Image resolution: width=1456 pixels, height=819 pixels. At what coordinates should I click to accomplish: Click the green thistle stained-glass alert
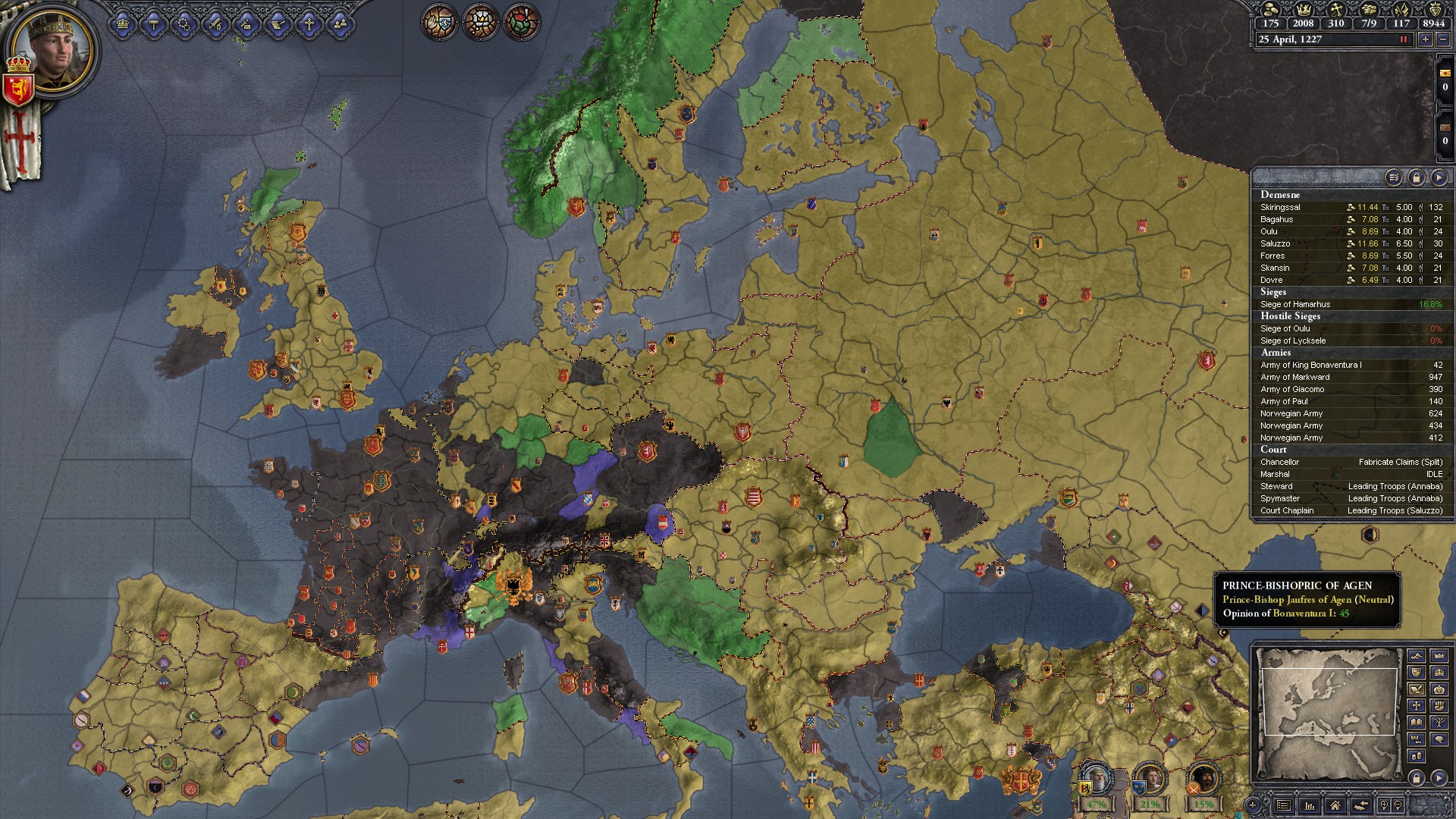tap(522, 22)
